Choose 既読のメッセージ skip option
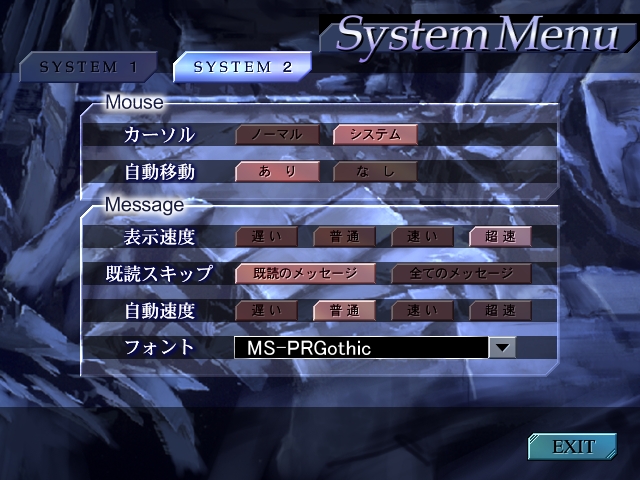640x480 pixels. coord(305,273)
